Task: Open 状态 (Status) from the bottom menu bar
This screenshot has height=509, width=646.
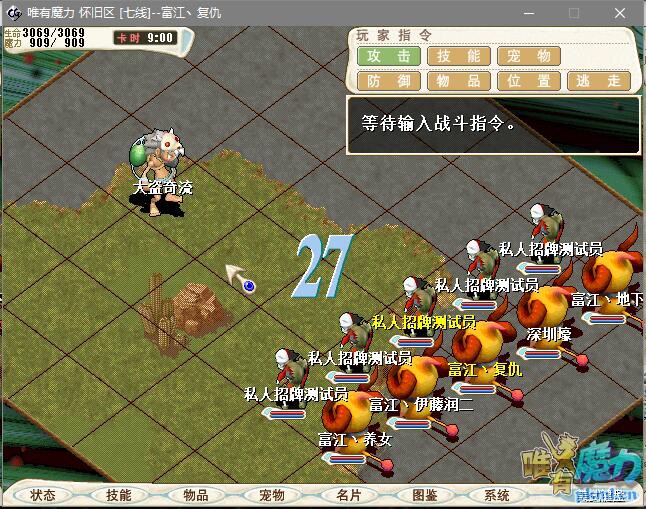Action: (43, 495)
